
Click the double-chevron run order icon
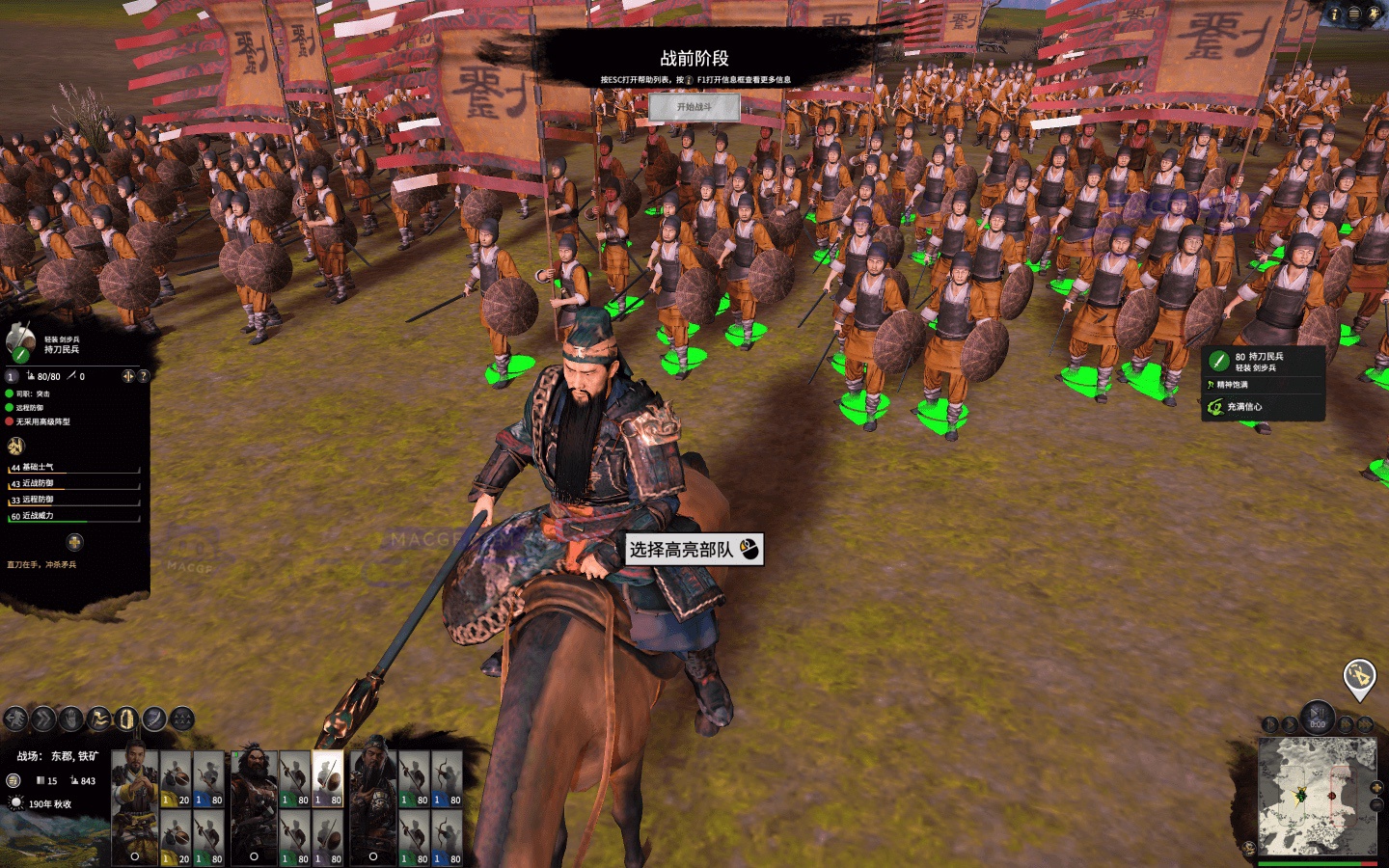42,718
